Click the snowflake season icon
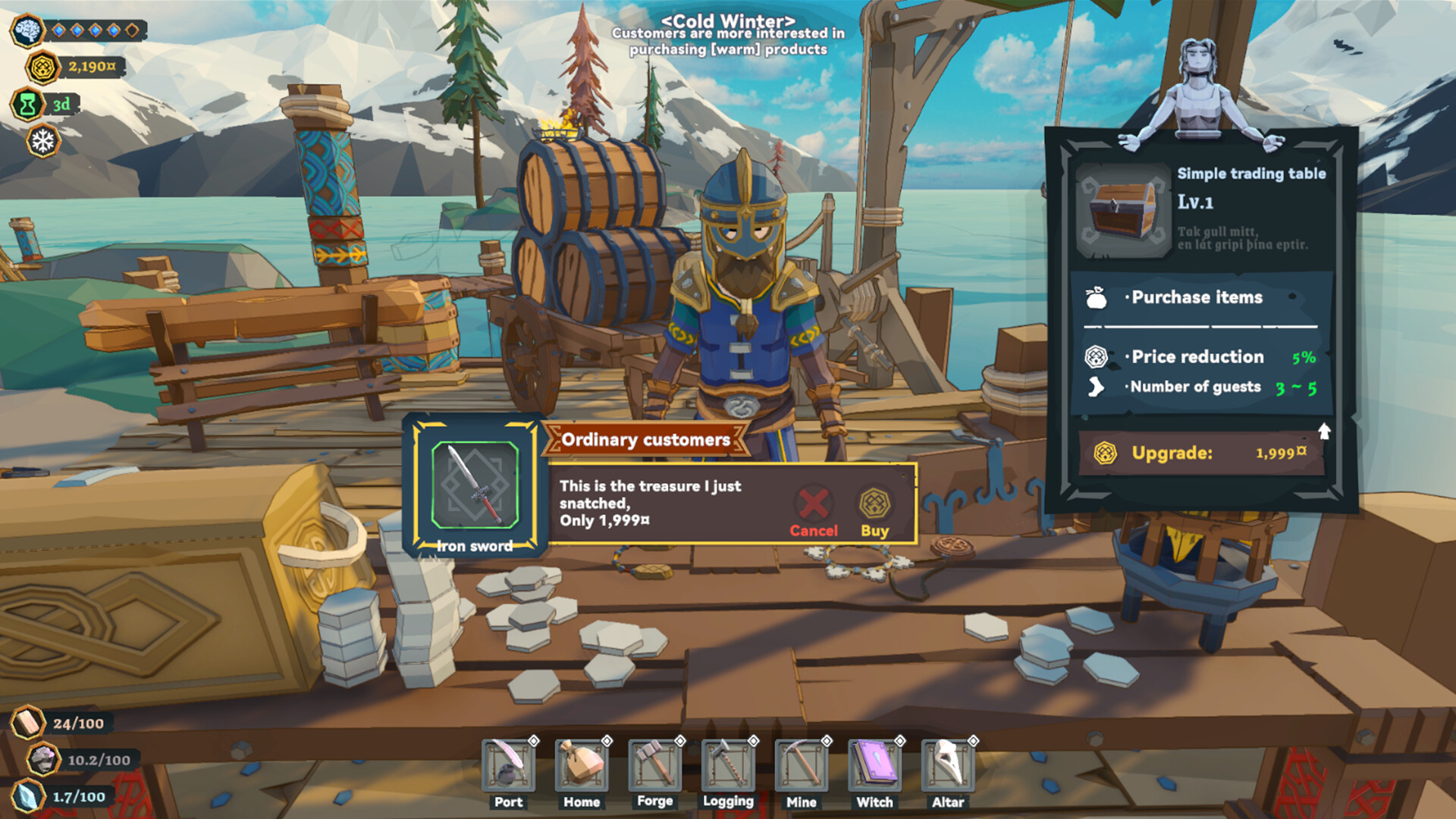 pyautogui.click(x=42, y=141)
